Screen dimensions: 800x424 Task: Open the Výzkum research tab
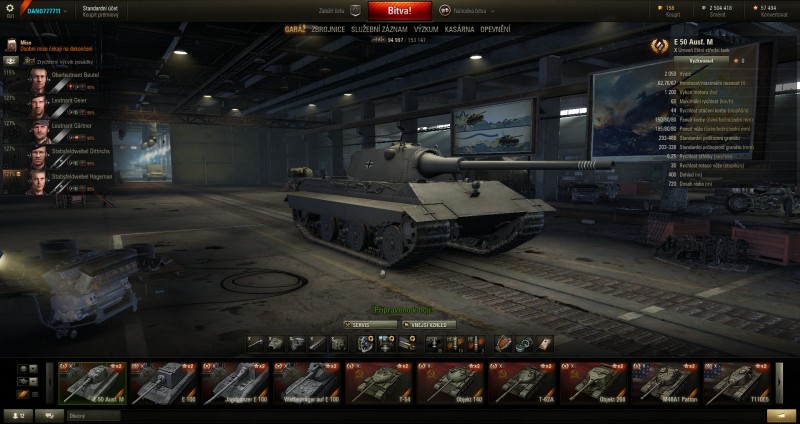426,30
